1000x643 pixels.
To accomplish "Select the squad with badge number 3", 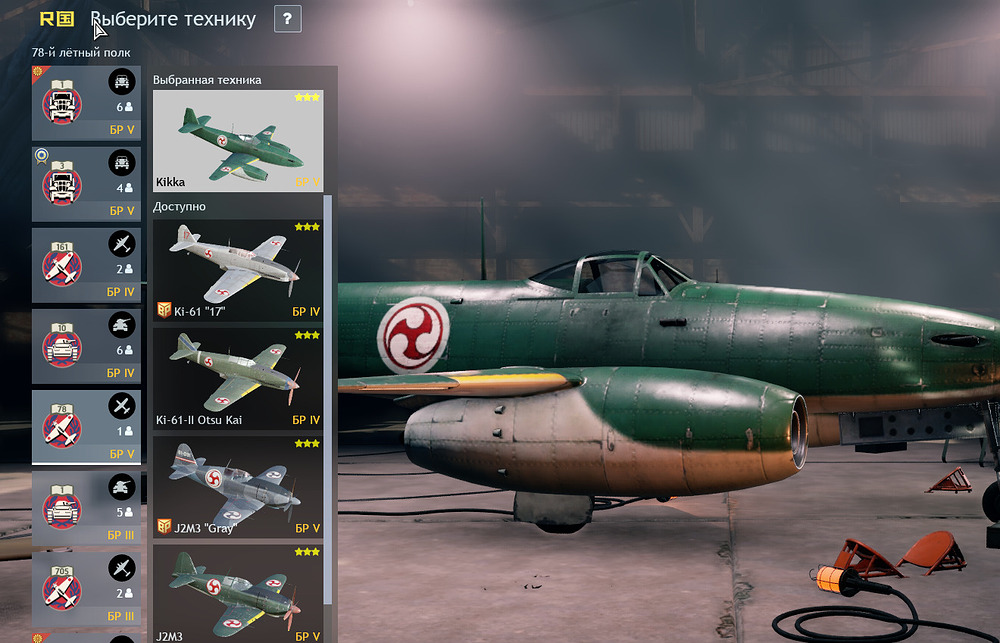I will [86, 184].
